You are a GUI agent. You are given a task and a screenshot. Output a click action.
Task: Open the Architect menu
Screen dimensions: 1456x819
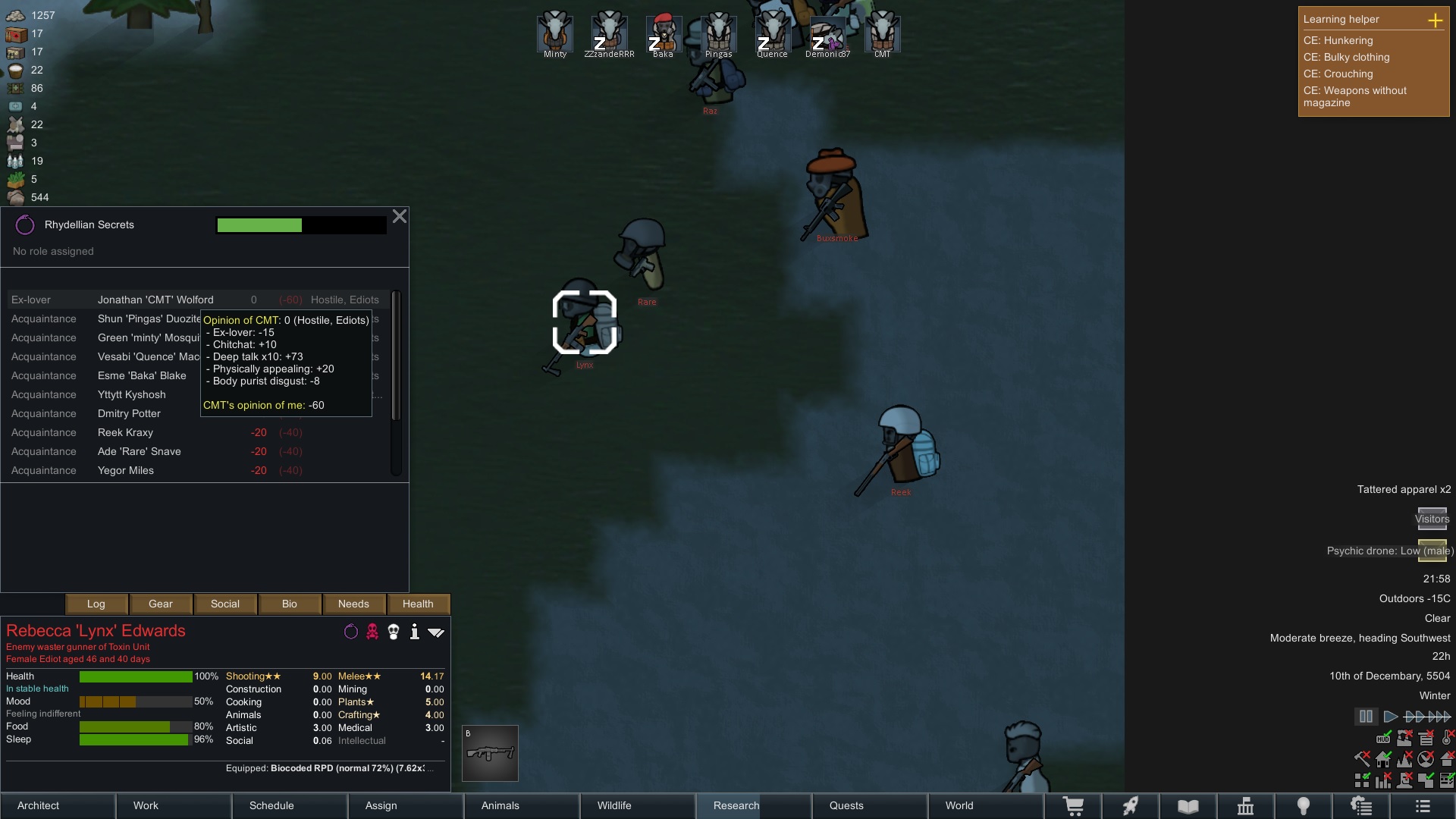pyautogui.click(x=58, y=805)
